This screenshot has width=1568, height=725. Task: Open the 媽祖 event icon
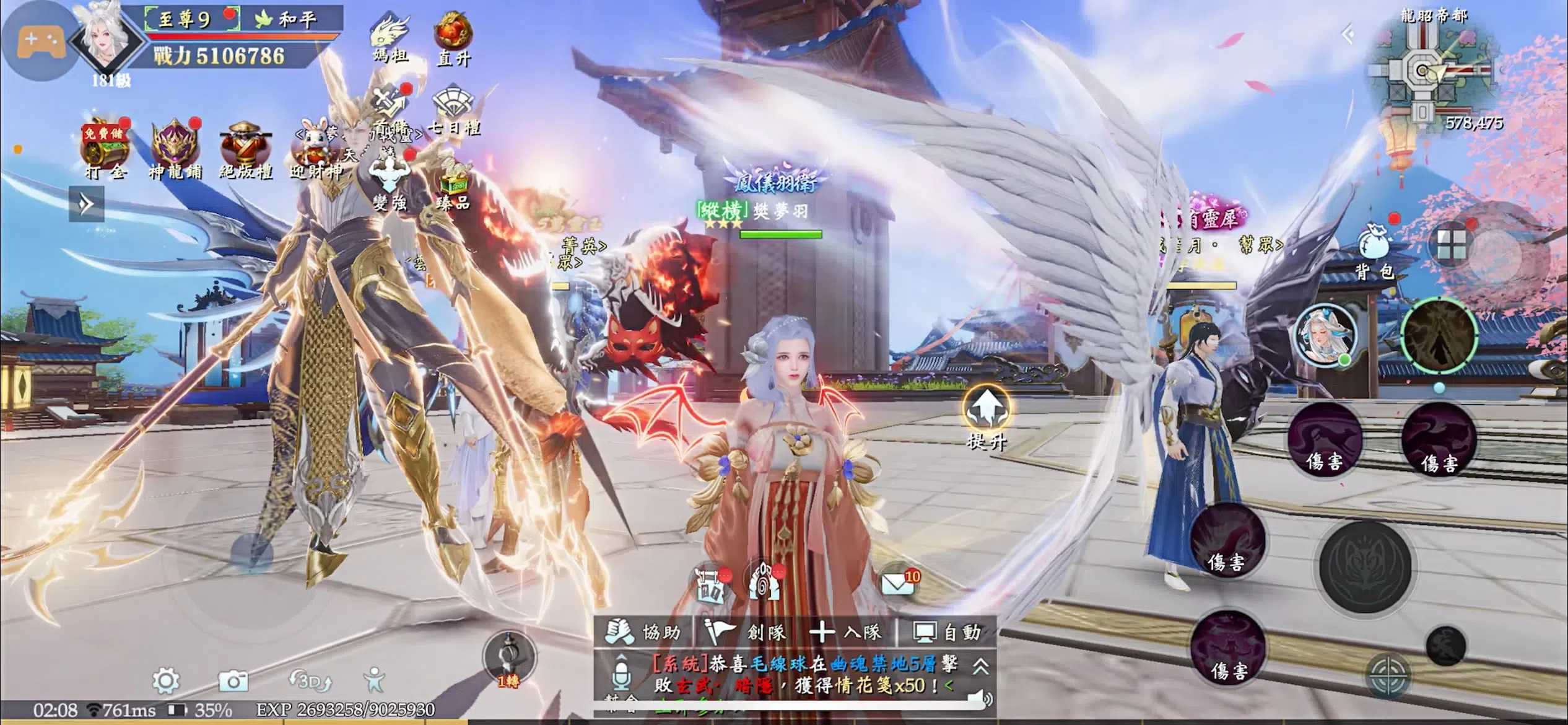pyautogui.click(x=391, y=36)
